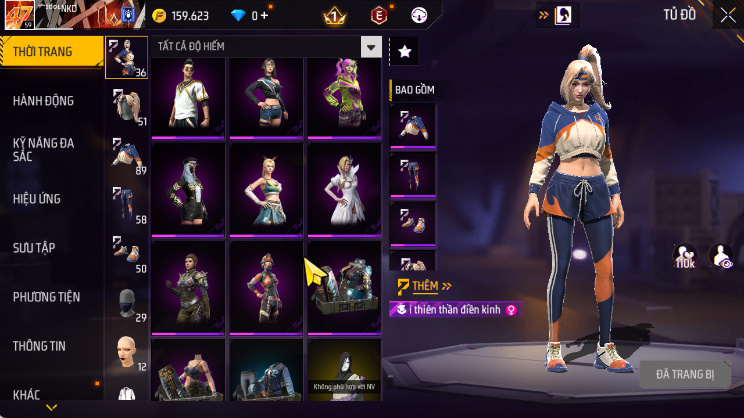
Task: Open the SƯU TẬP section
Action: tap(33, 247)
